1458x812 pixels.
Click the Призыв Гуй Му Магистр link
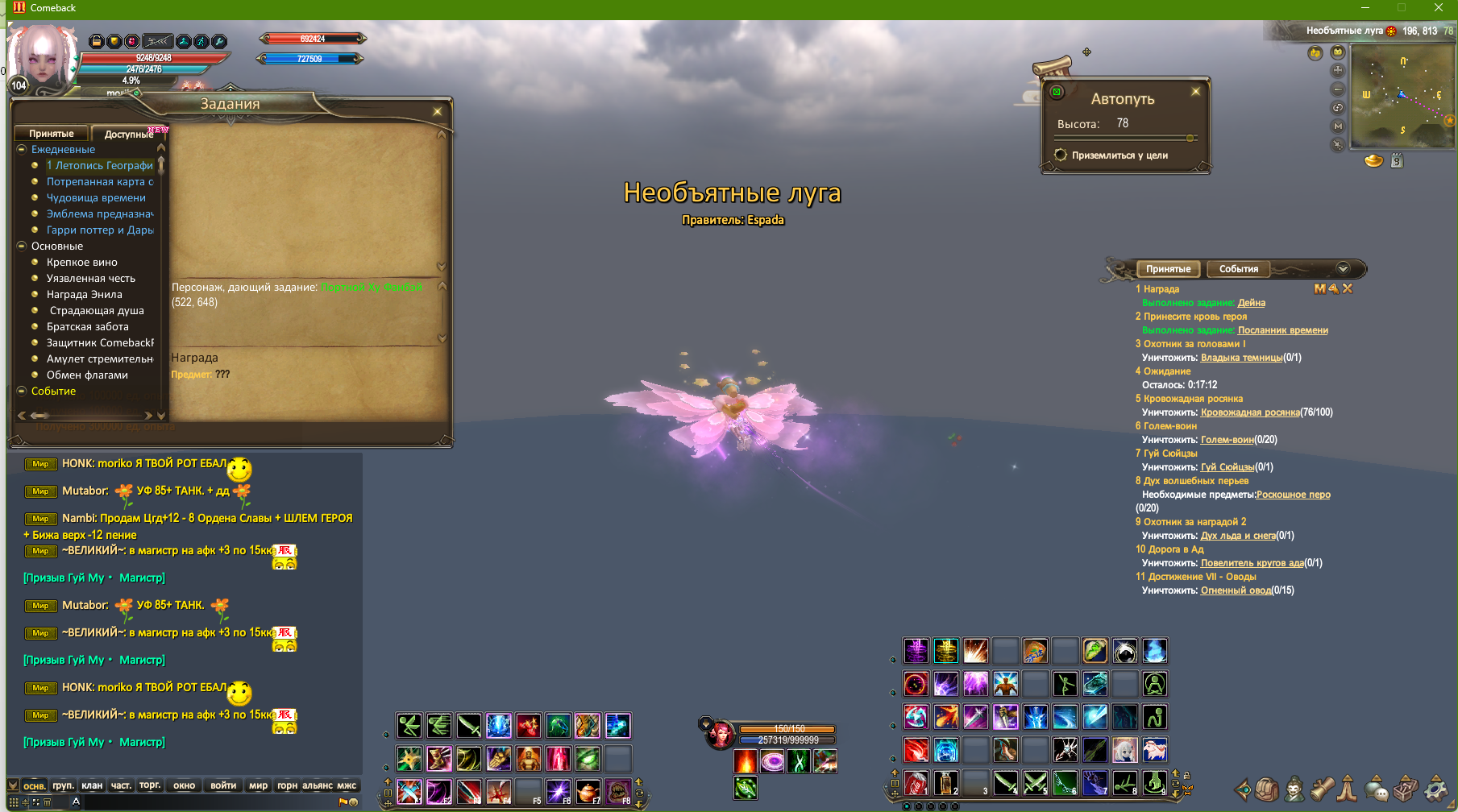(x=93, y=578)
